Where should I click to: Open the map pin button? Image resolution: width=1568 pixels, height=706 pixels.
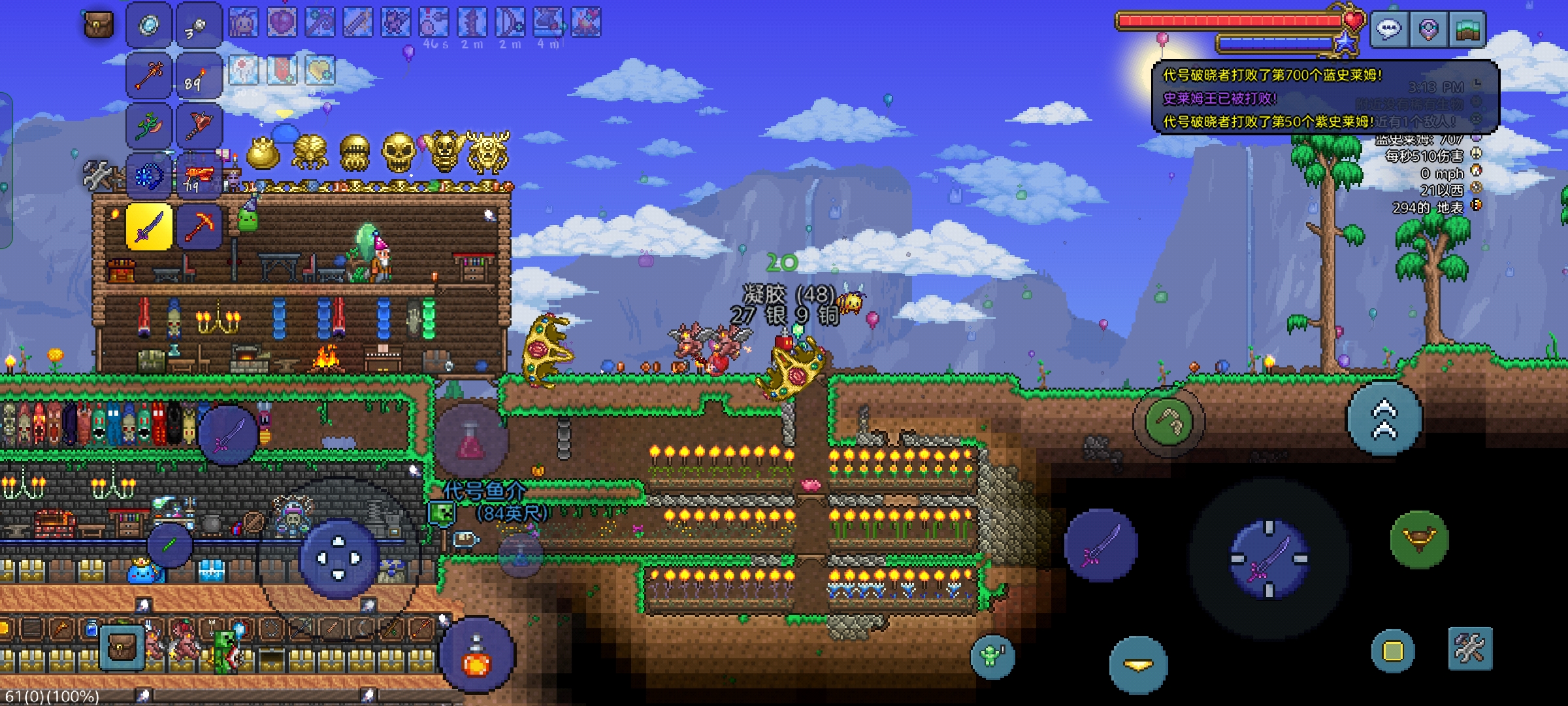pos(1428,29)
